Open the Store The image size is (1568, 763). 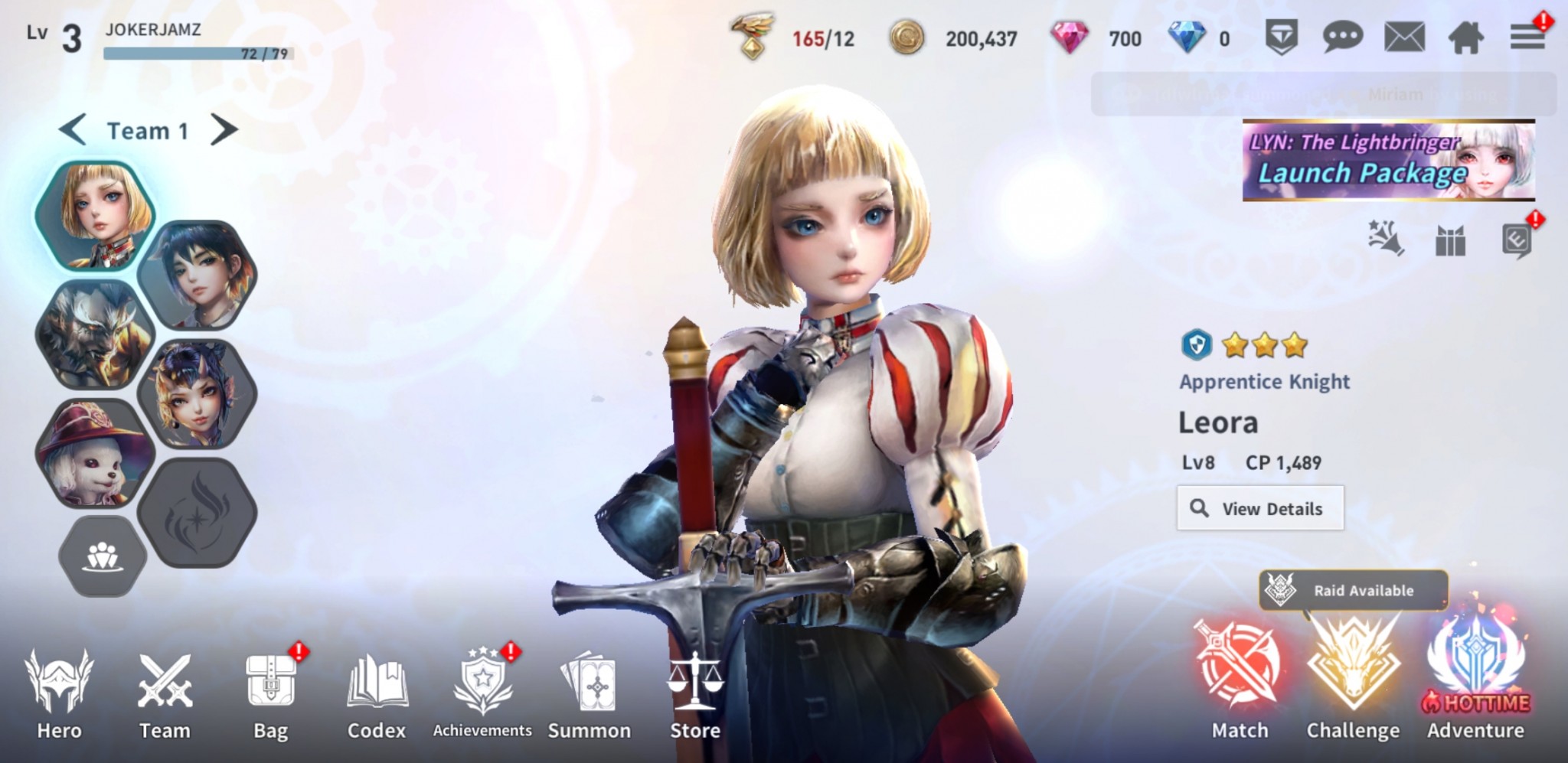tap(695, 693)
